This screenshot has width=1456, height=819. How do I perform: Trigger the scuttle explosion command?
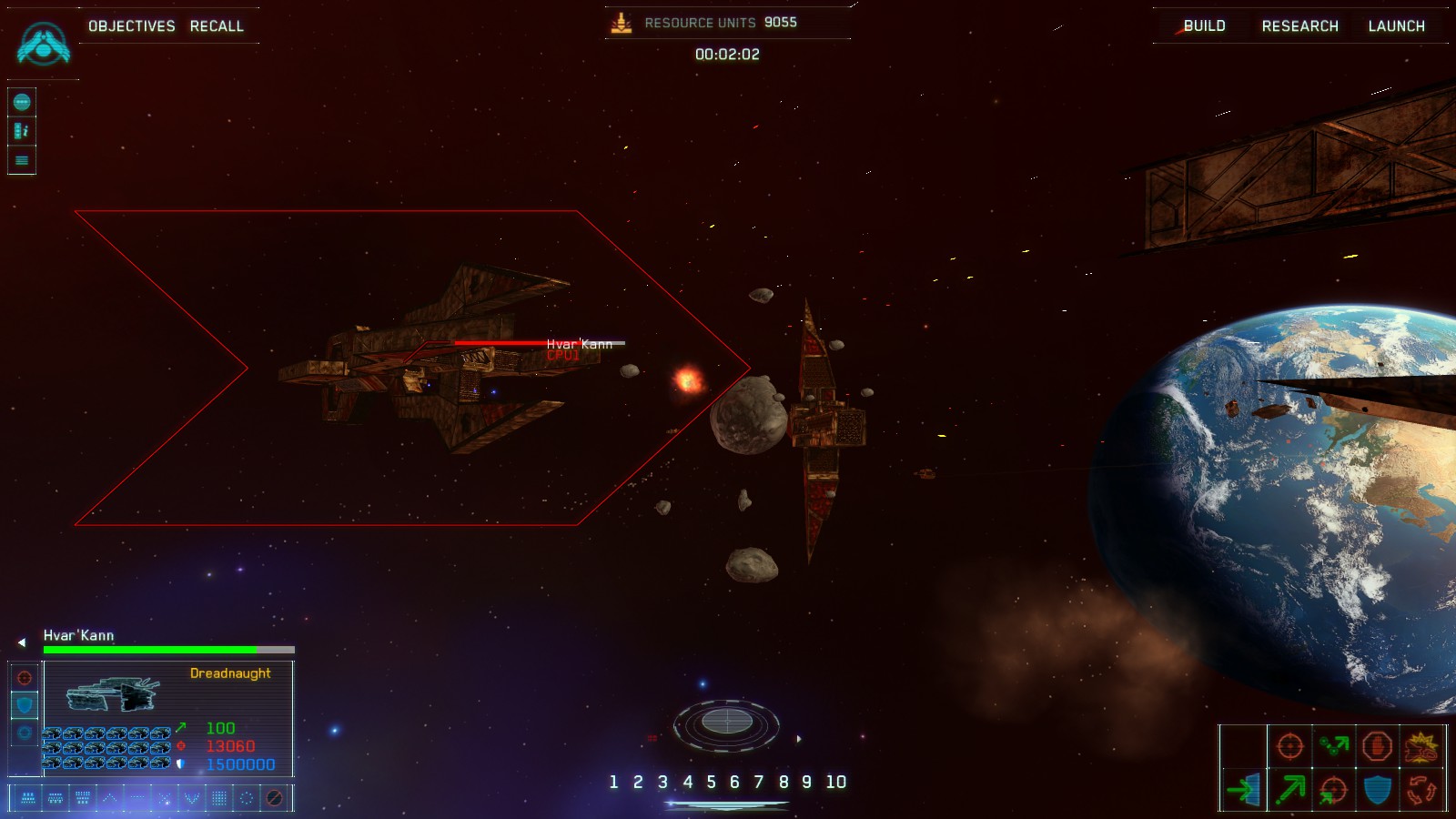pyautogui.click(x=1421, y=748)
